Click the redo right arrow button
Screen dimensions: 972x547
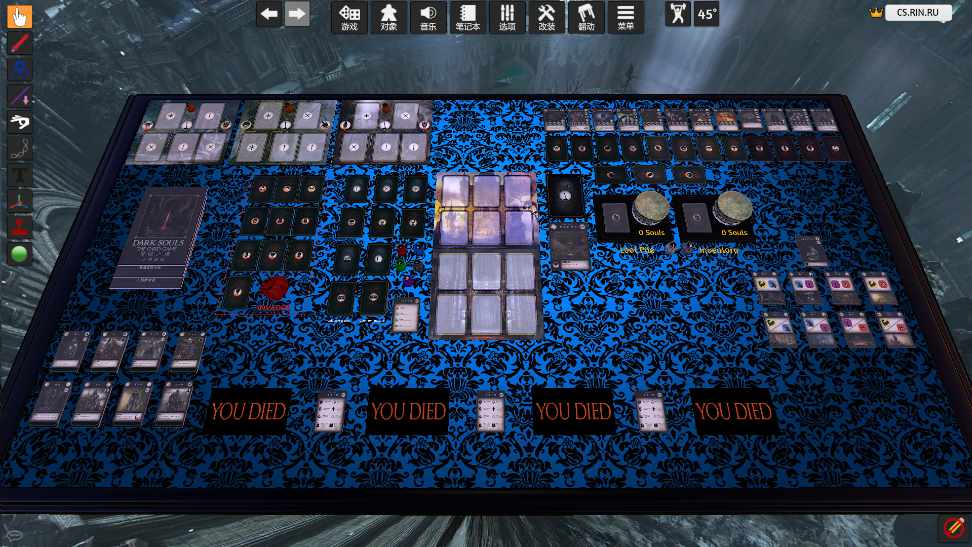[x=296, y=14]
